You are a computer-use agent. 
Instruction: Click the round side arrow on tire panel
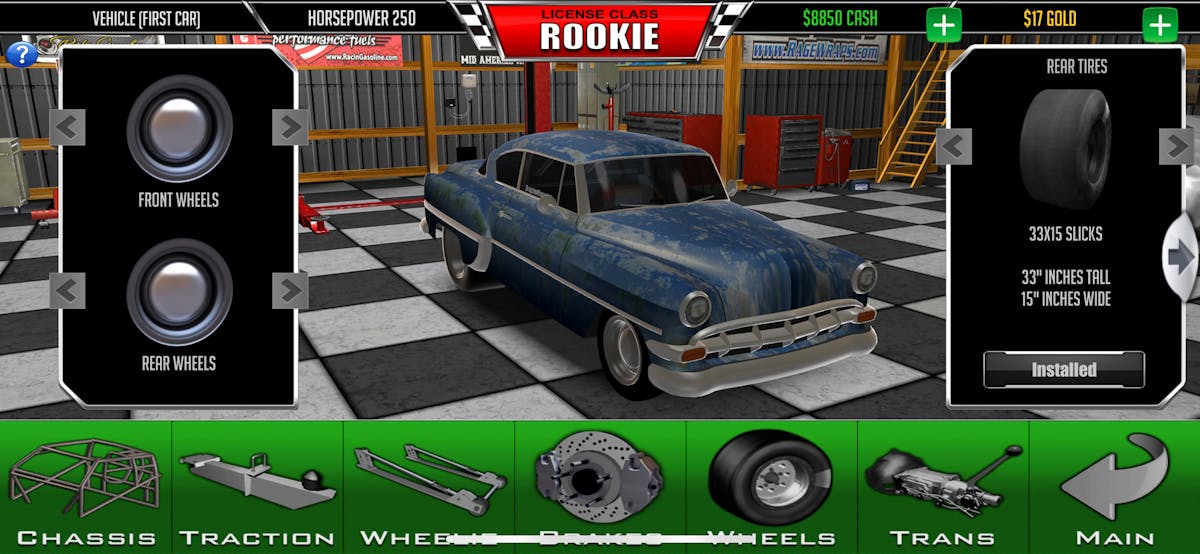click(x=1180, y=258)
